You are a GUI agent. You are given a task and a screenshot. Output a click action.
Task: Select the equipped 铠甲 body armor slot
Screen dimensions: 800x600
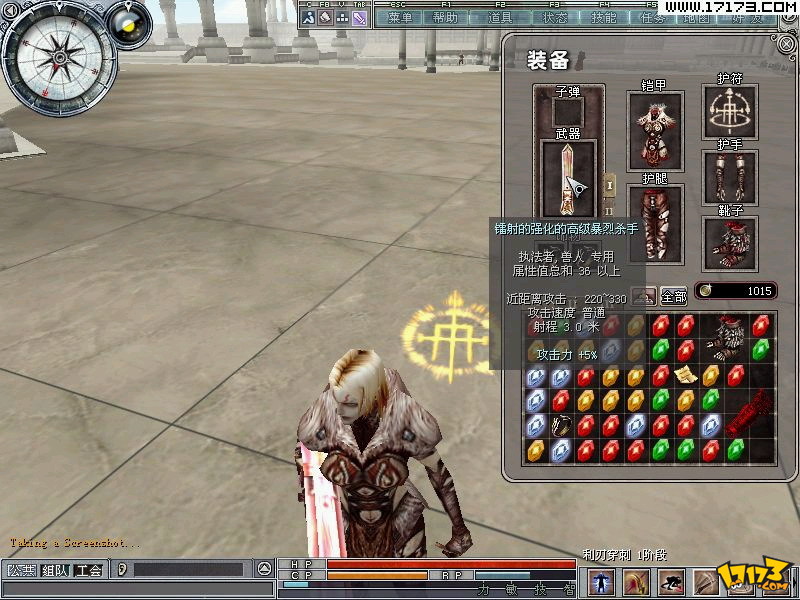[655, 131]
